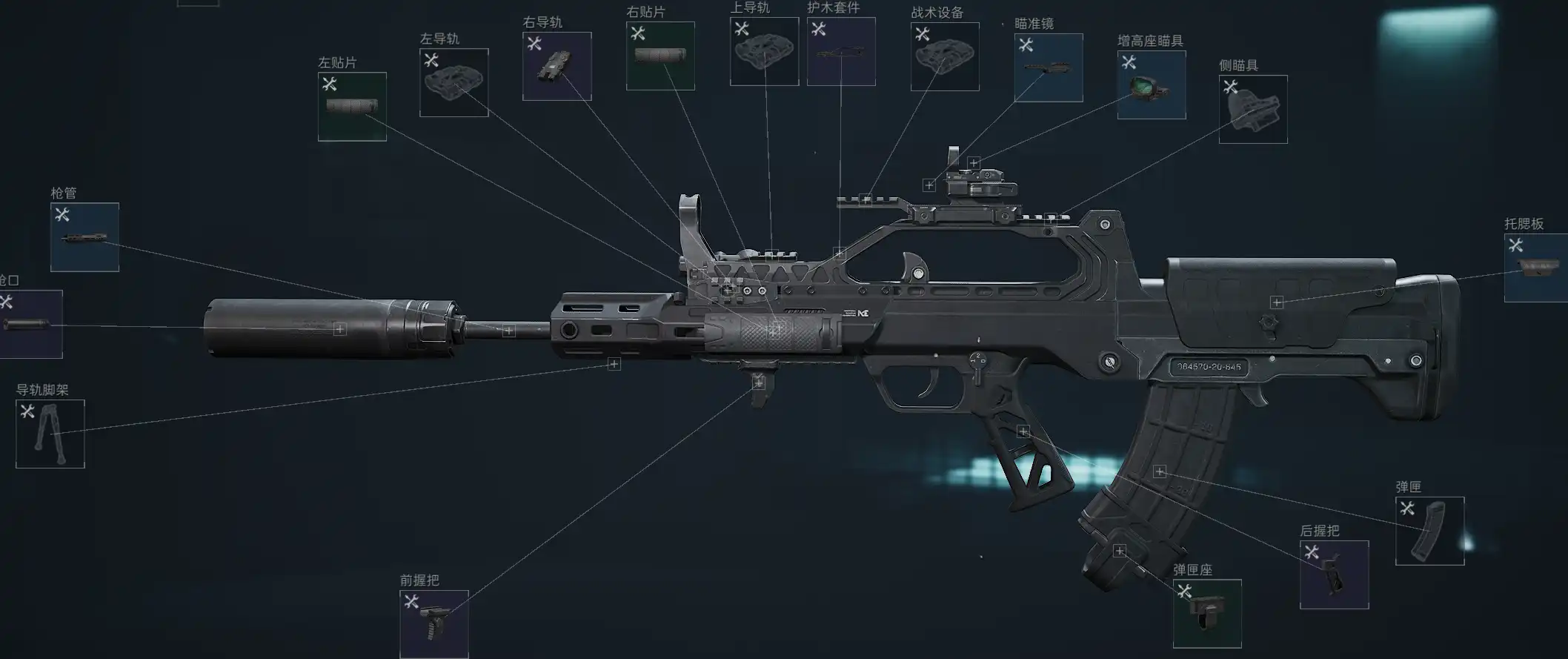Screen dimensions: 1568x659
Task: Choose the 右导轨 right rail slot
Action: tap(557, 67)
